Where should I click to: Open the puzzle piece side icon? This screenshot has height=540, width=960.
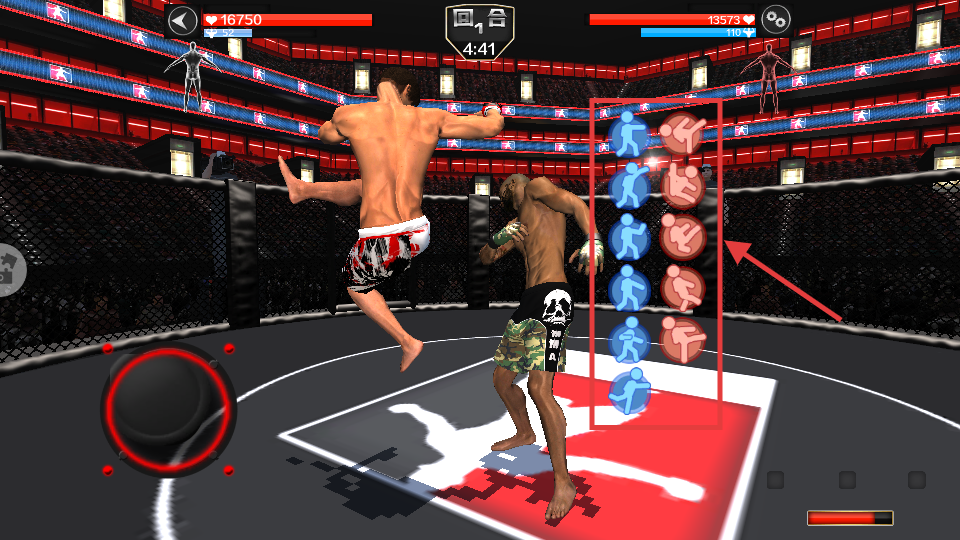click(x=10, y=269)
